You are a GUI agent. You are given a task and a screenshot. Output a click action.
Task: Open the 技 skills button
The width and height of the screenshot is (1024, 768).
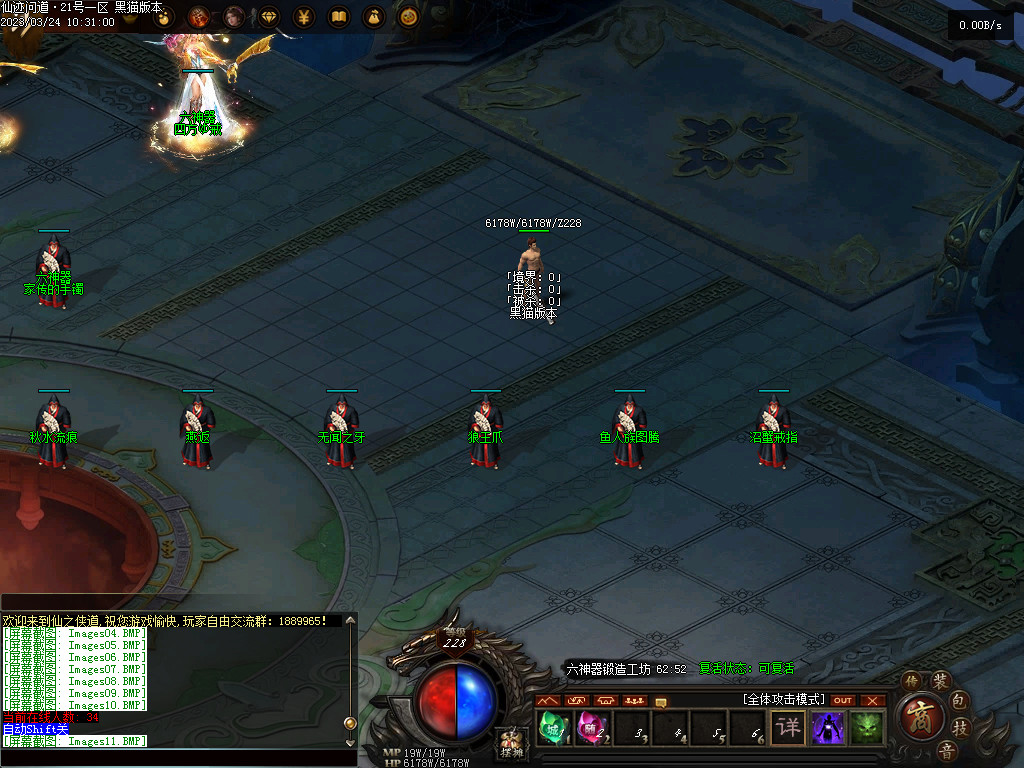[x=960, y=728]
